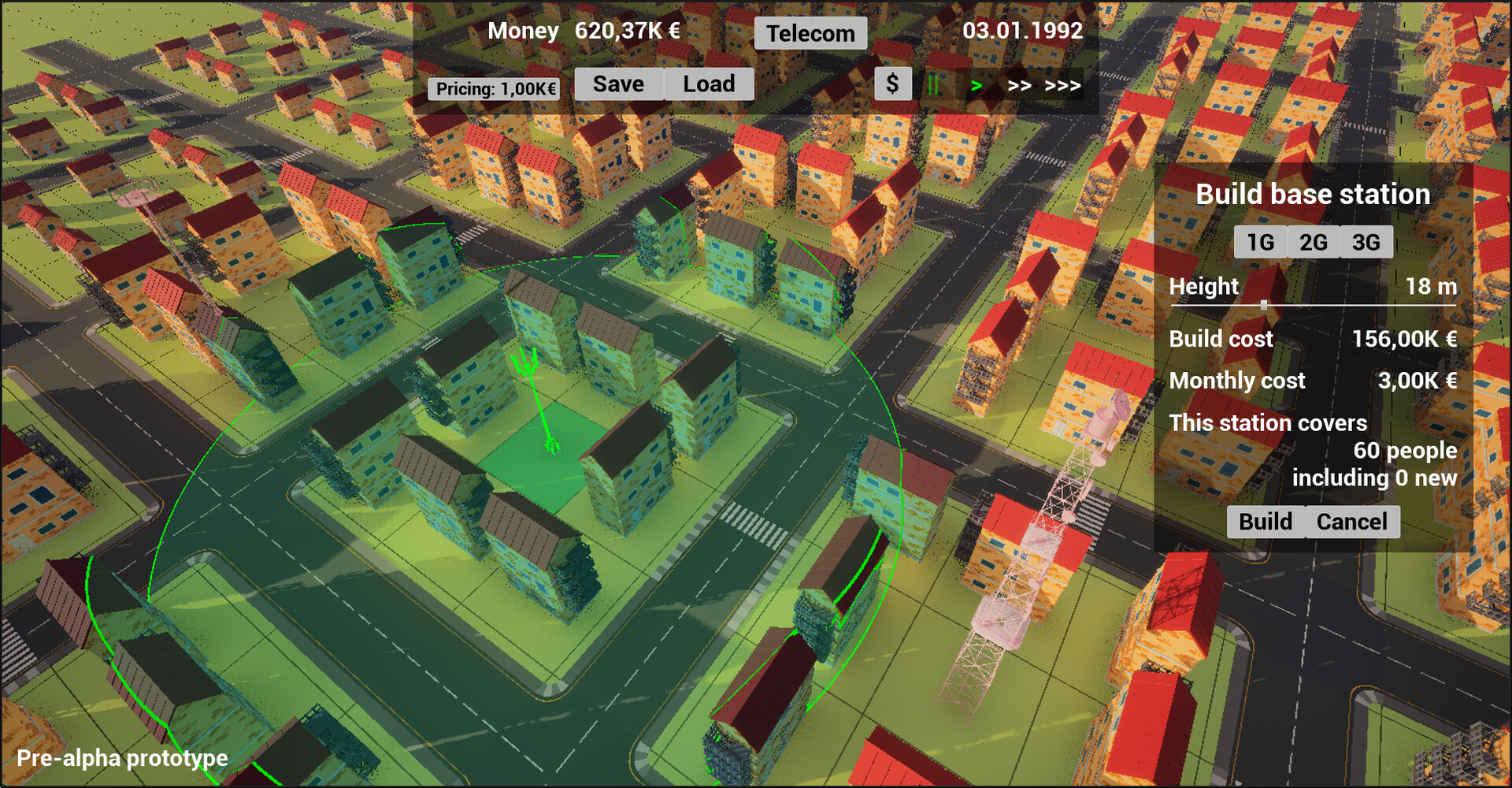Speed up time with the >> icon
This screenshot has width=1512, height=788.
pyautogui.click(x=1019, y=85)
